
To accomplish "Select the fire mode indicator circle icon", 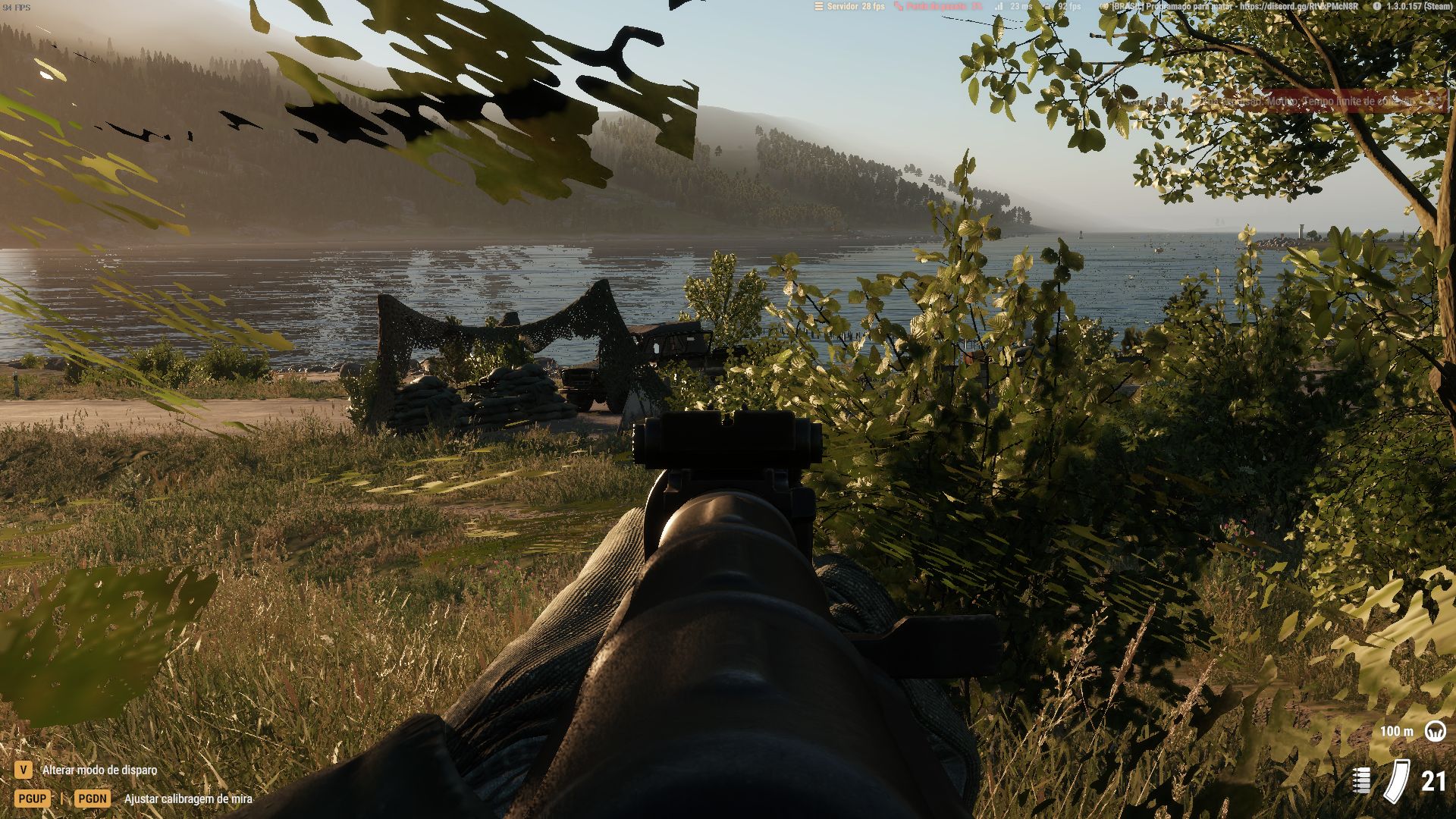I will (x=1435, y=731).
